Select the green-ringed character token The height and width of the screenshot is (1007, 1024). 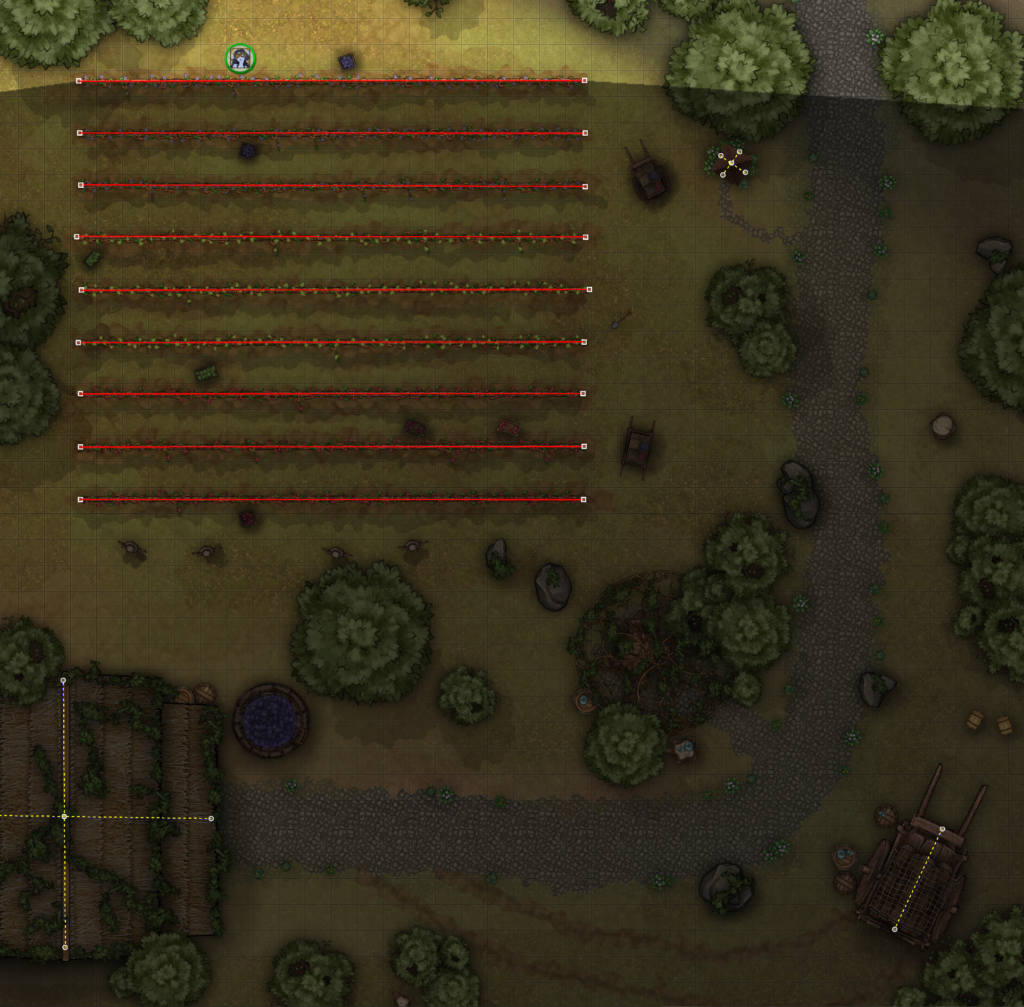point(240,59)
